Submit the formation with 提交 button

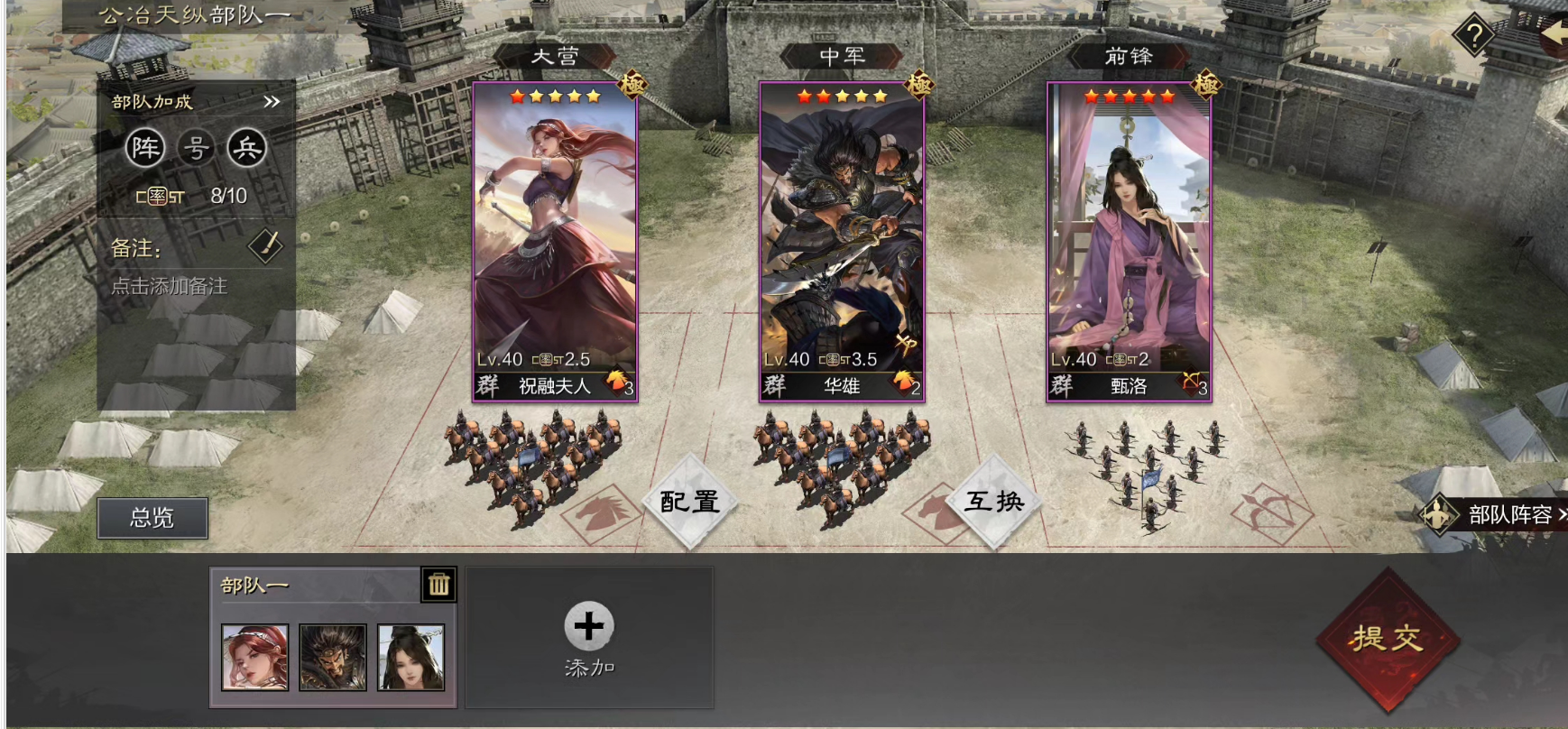click(1386, 639)
